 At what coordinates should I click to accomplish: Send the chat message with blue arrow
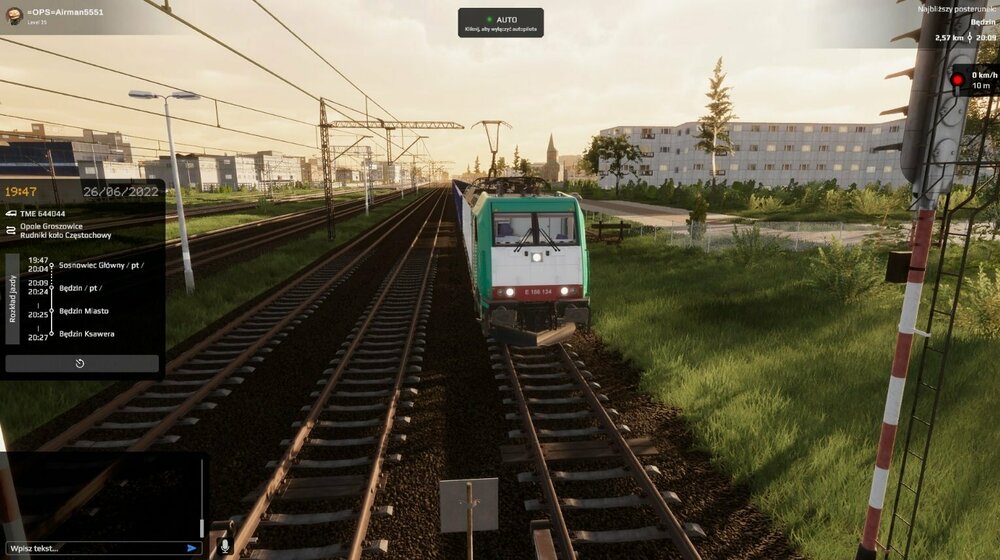[192, 547]
